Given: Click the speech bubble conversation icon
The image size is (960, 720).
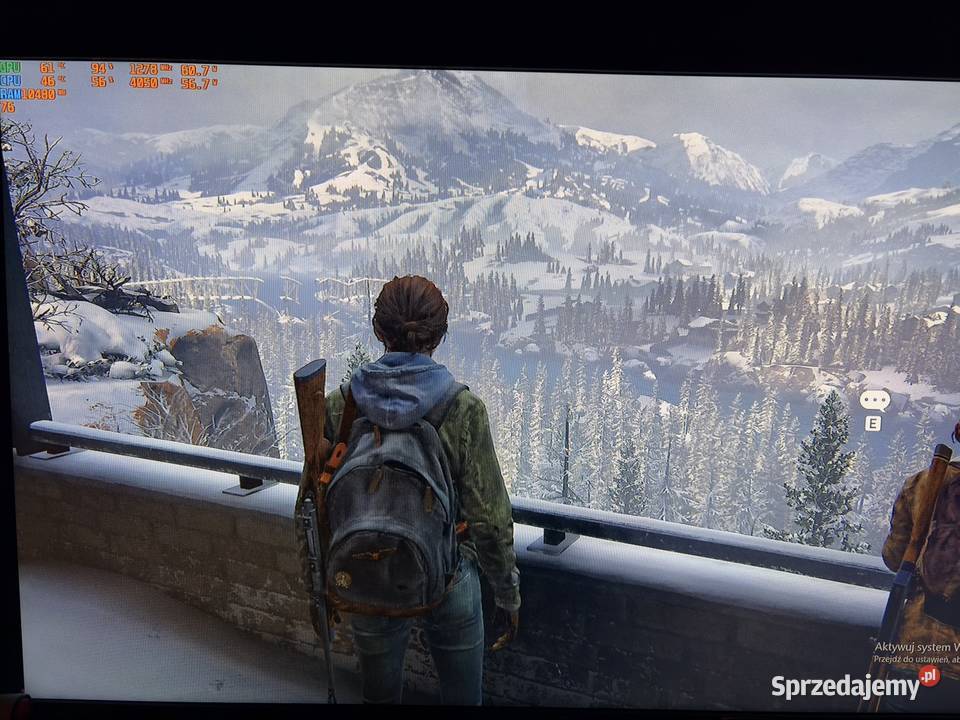Looking at the screenshot, I should coord(874,400).
